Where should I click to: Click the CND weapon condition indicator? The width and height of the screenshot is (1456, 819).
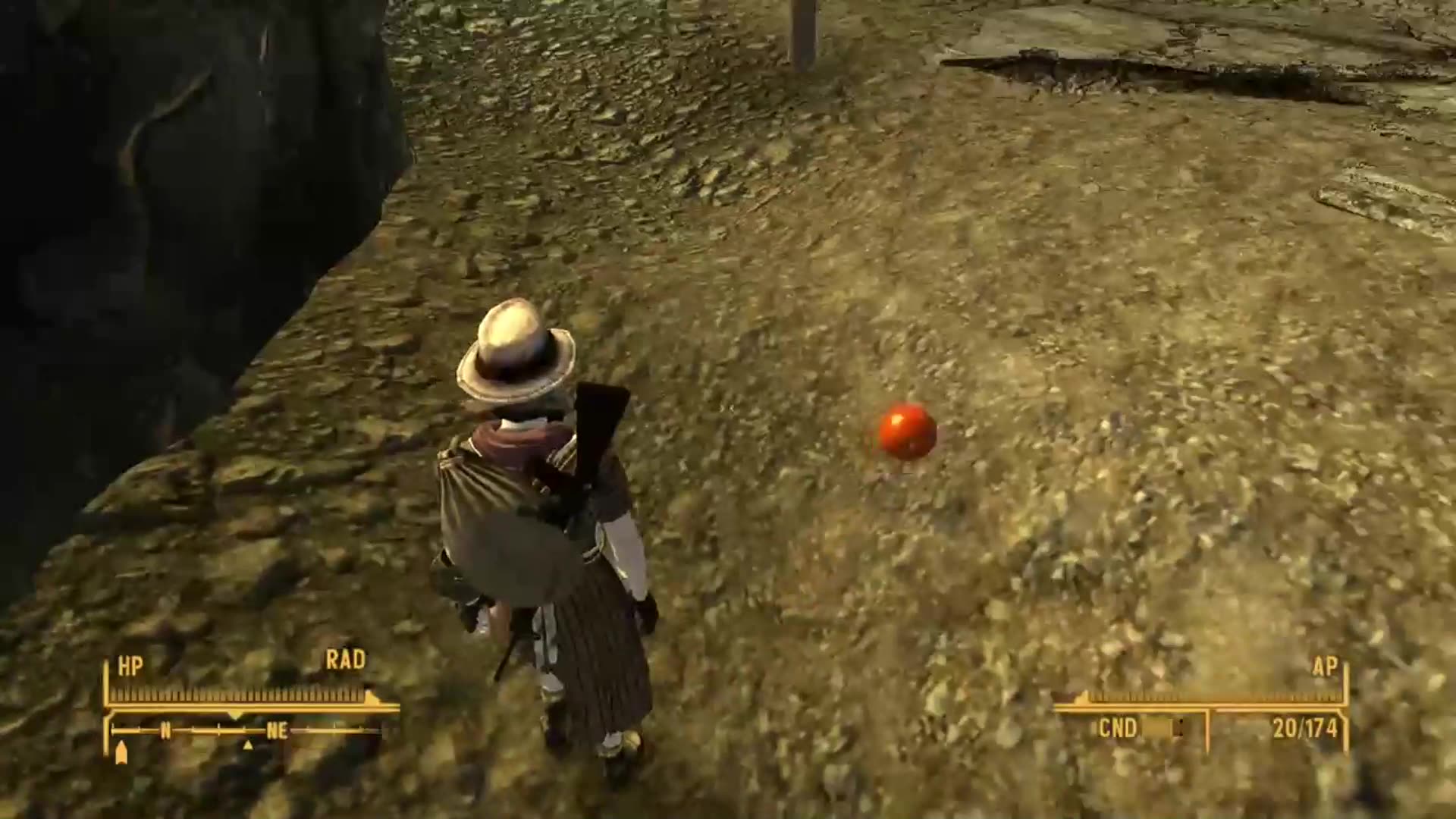[1119, 727]
